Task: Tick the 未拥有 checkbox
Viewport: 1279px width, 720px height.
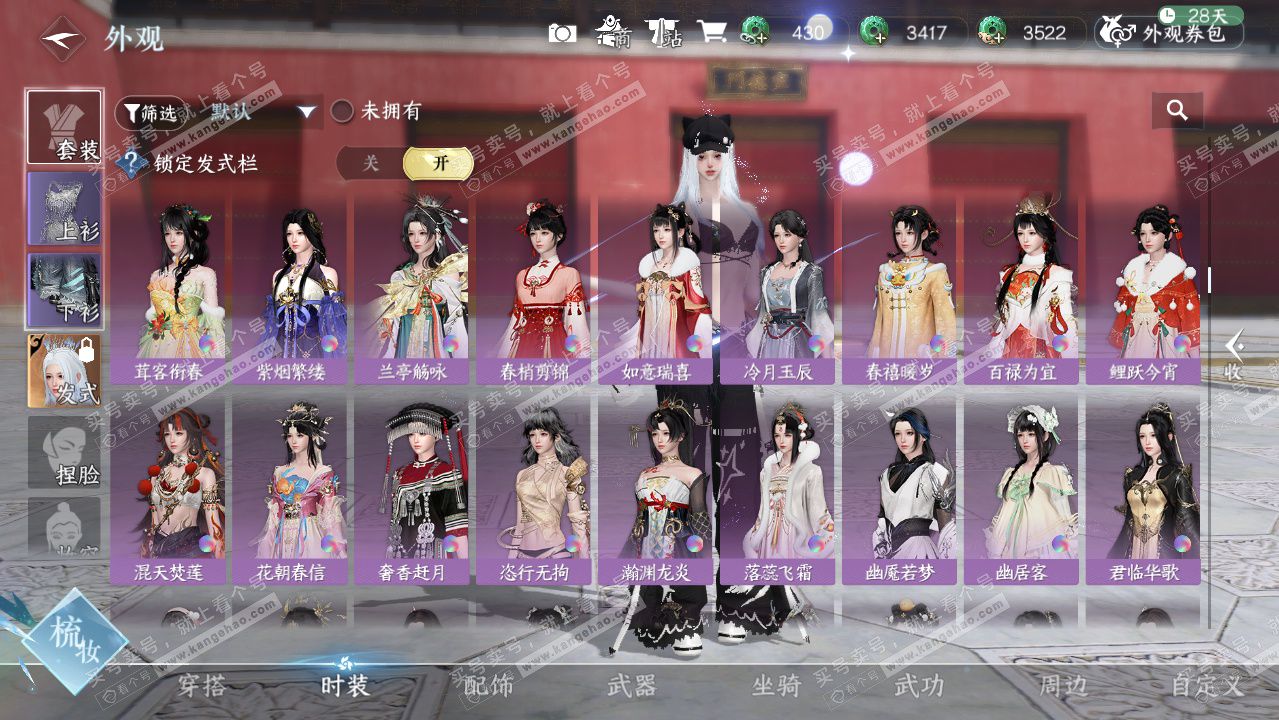Action: pos(343,111)
